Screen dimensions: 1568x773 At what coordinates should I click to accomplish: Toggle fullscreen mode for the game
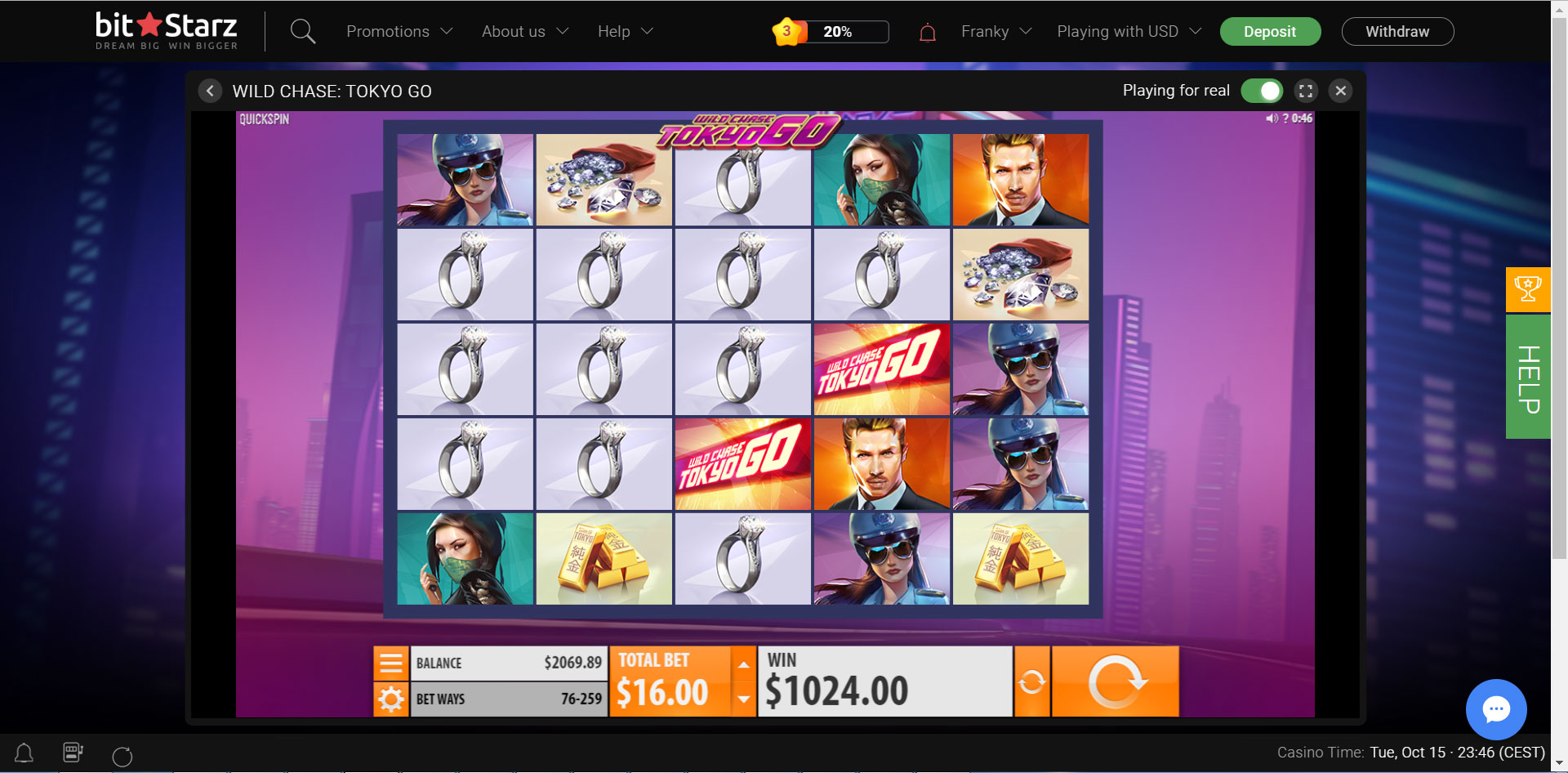1305,91
